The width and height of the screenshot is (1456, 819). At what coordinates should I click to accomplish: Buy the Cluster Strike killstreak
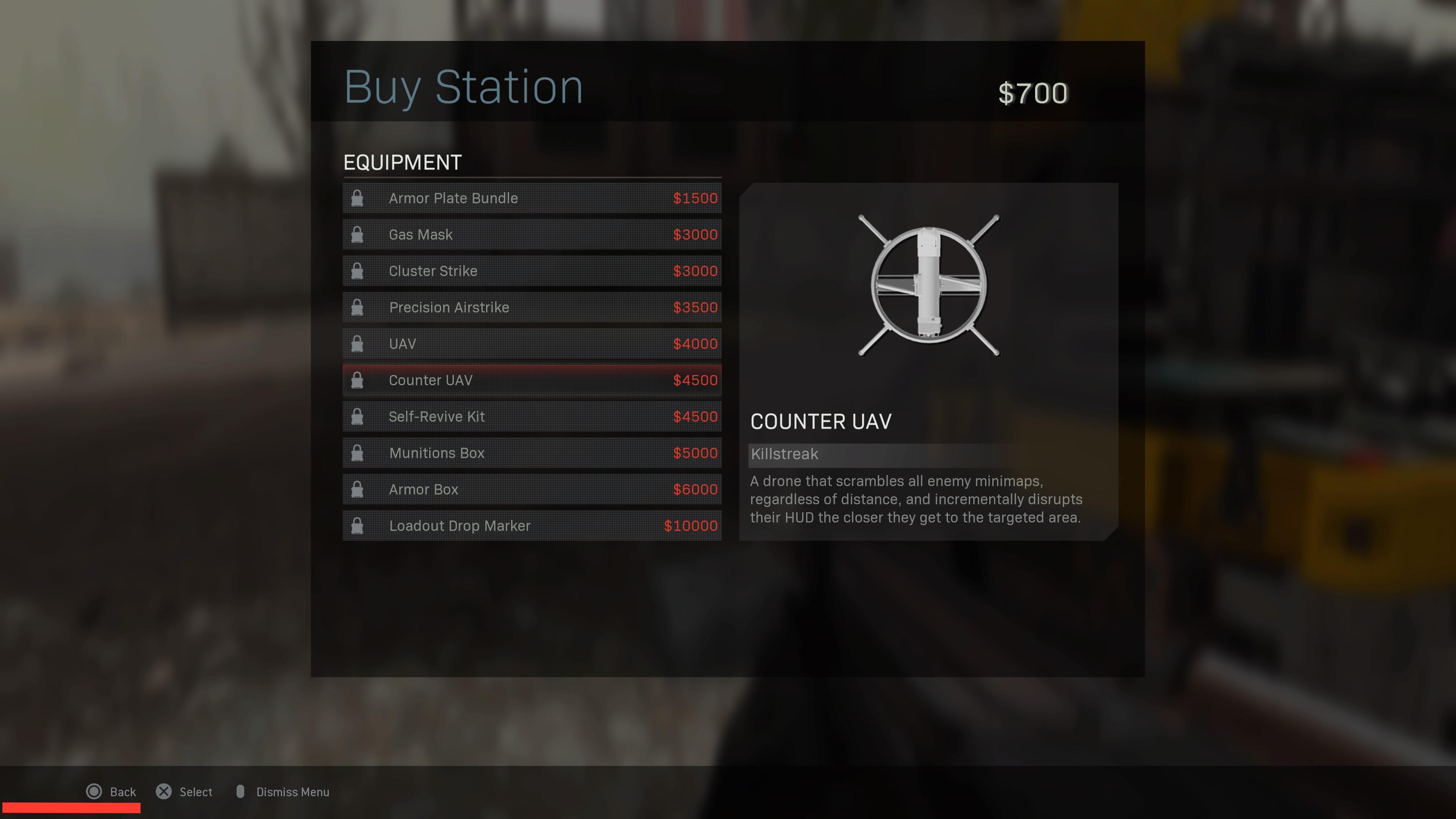tap(531, 271)
